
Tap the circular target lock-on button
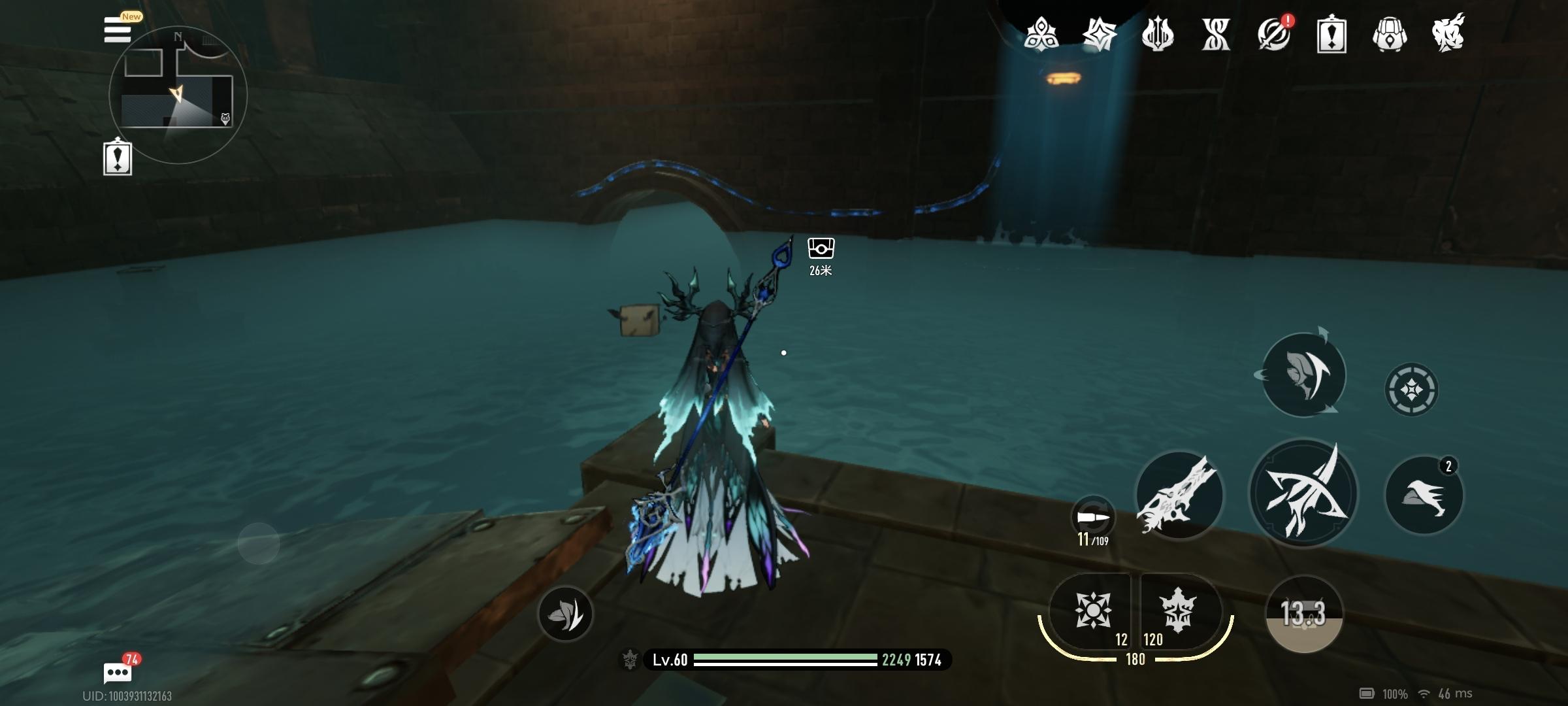point(1411,390)
